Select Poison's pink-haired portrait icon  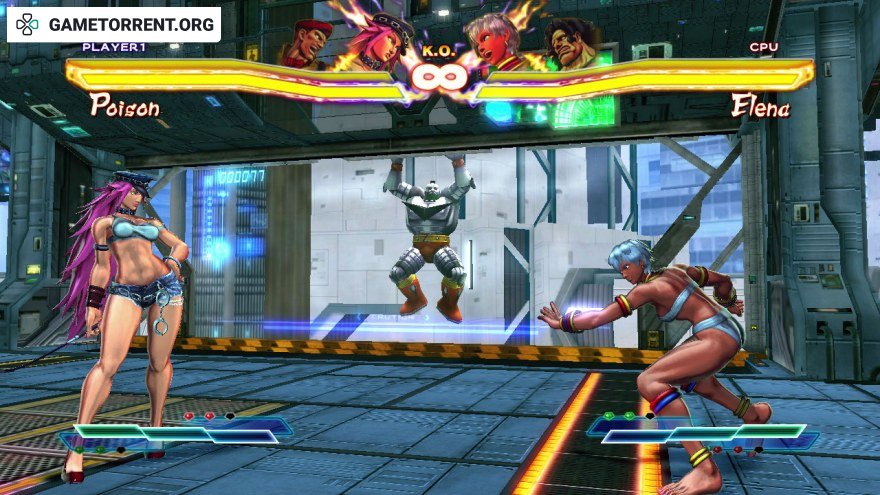[371, 42]
